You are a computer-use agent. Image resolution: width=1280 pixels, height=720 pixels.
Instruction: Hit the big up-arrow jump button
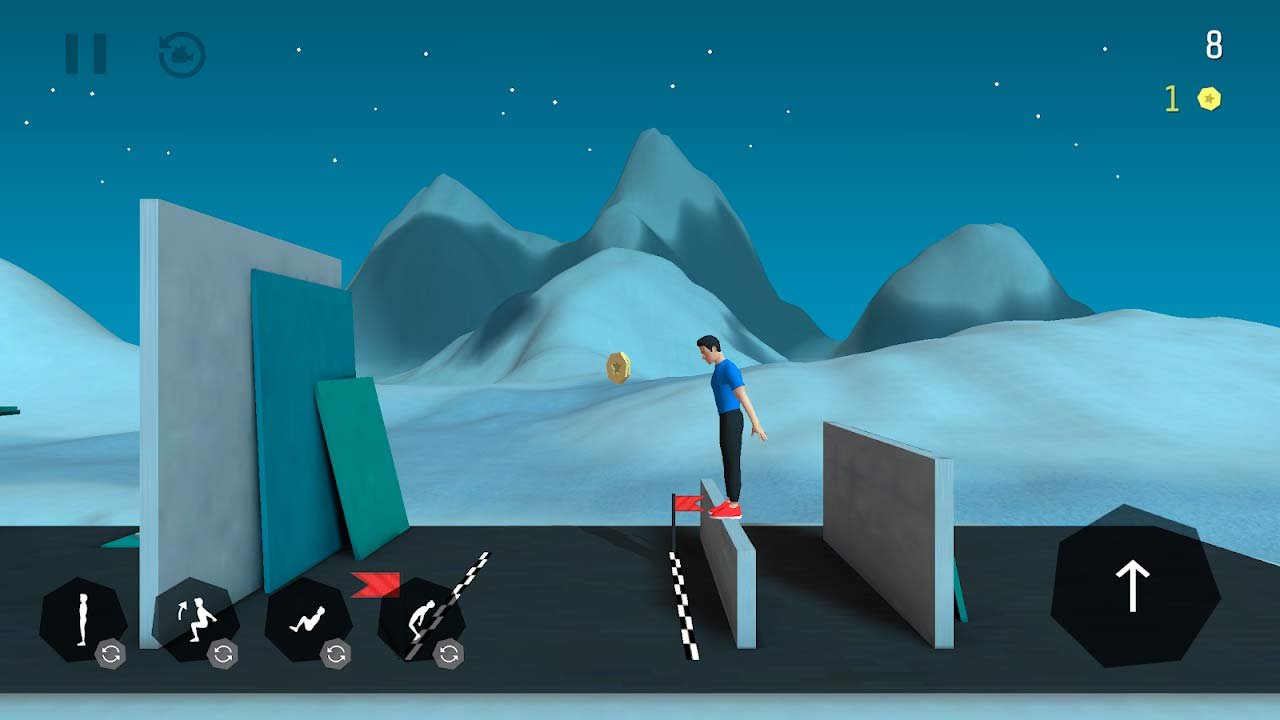point(1133,586)
